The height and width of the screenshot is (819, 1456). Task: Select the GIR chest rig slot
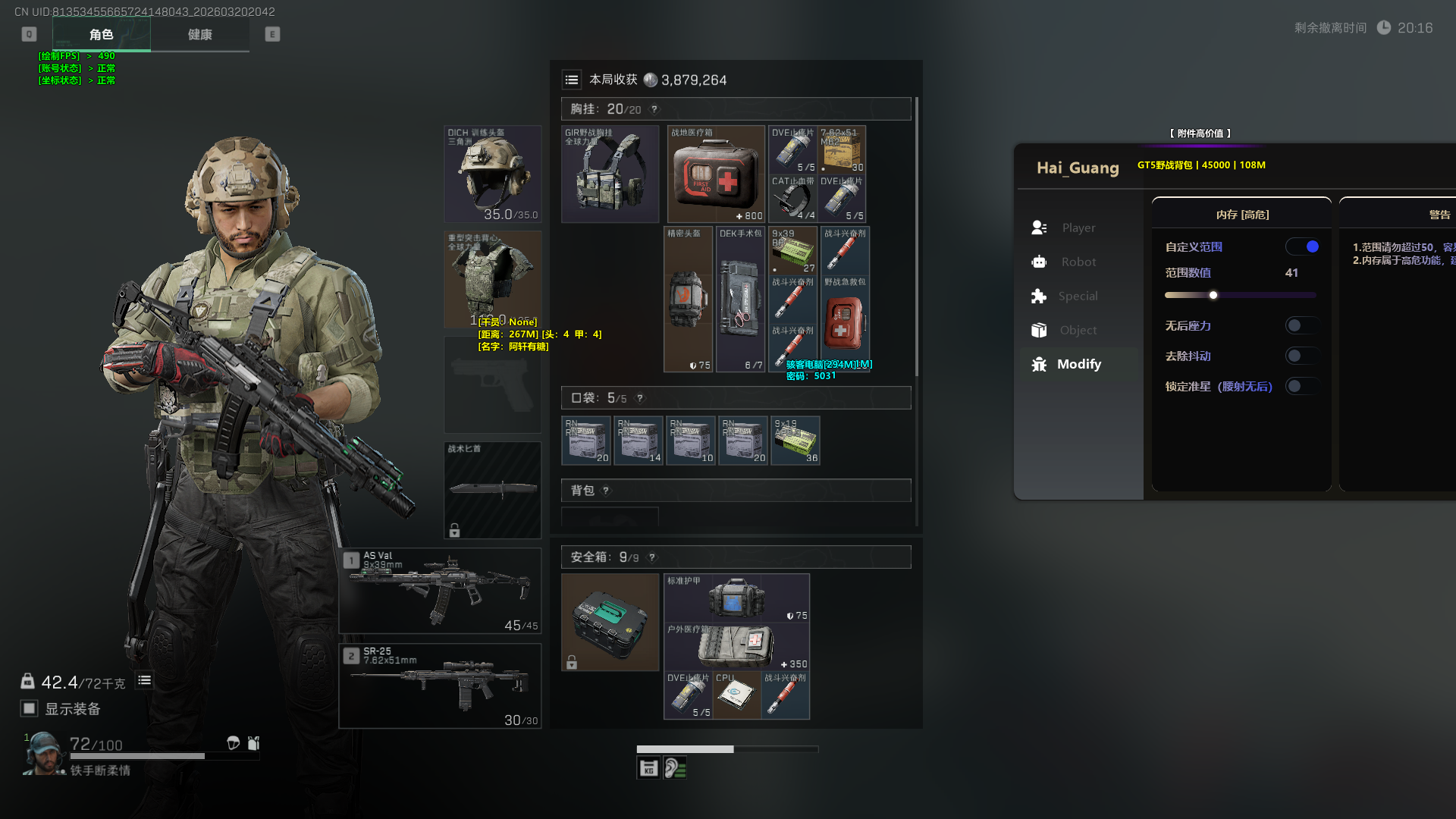pyautogui.click(x=610, y=174)
